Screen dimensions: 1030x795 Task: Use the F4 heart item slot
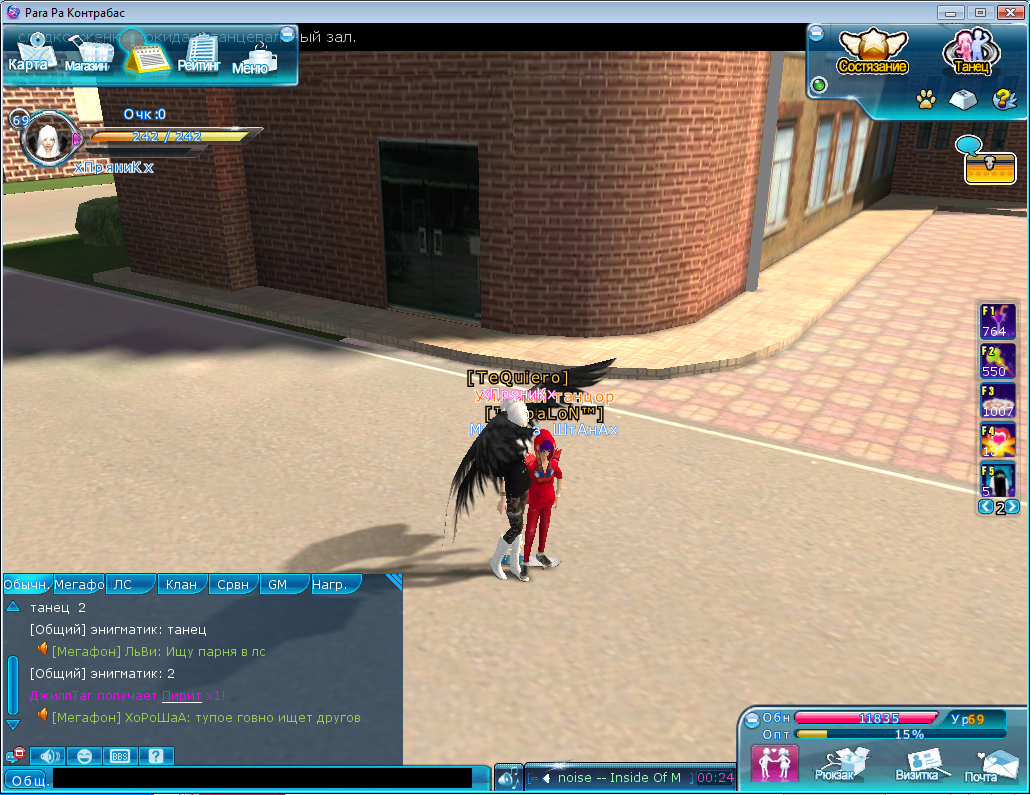click(x=997, y=440)
